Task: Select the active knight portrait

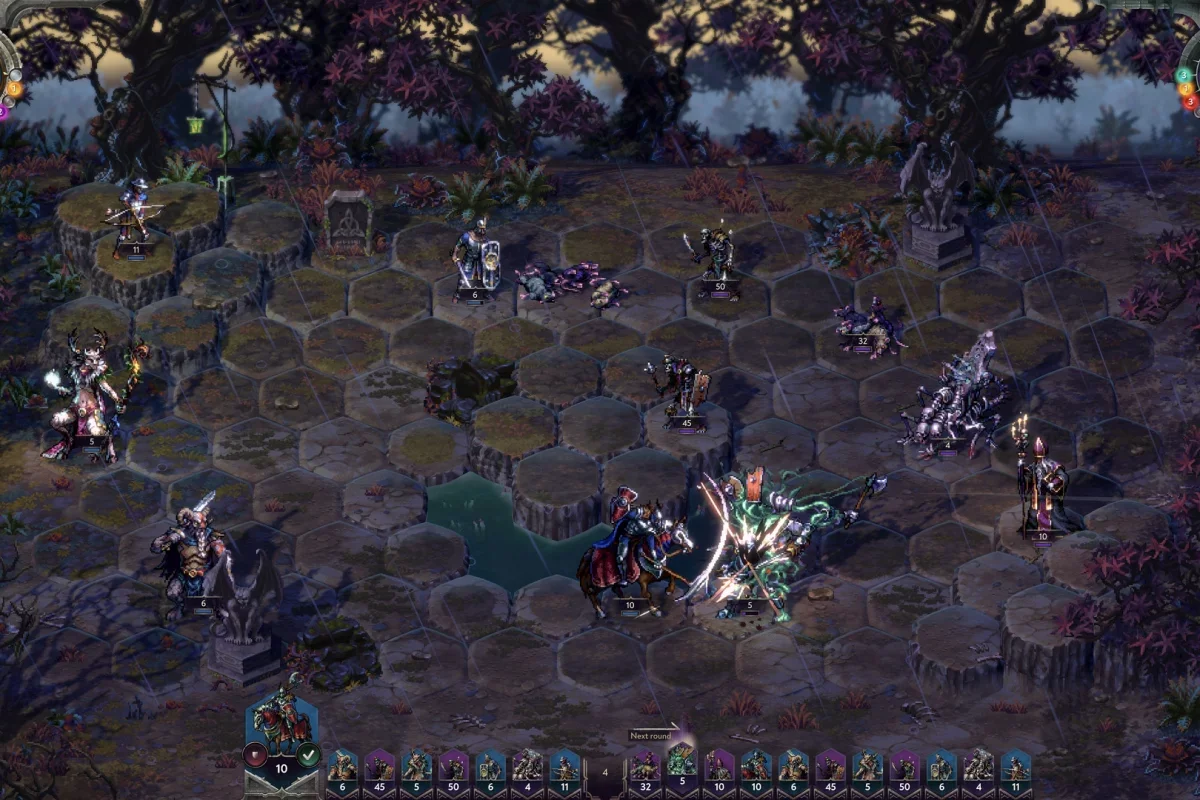Action: click(281, 722)
